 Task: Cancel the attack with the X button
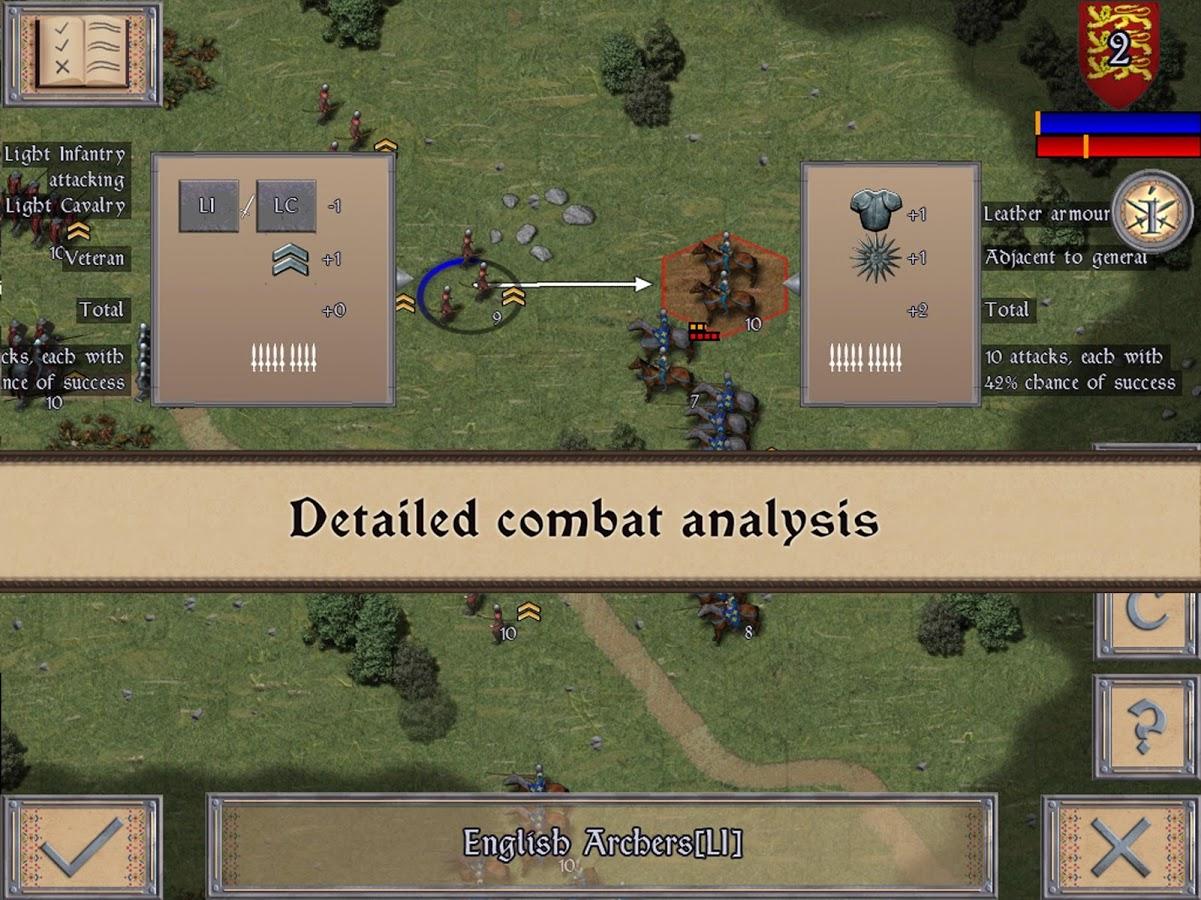1120,846
